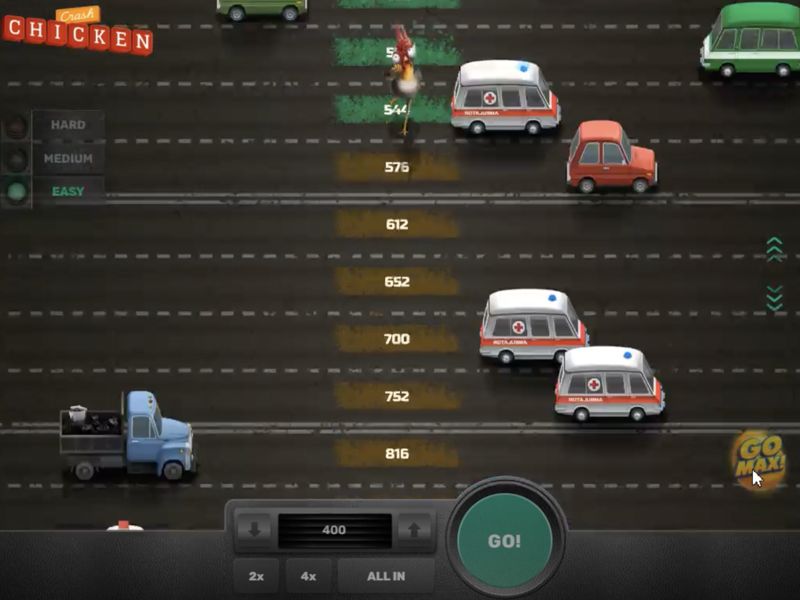The image size is (800, 600).
Task: Bet everything with ALL IN
Action: point(385,576)
